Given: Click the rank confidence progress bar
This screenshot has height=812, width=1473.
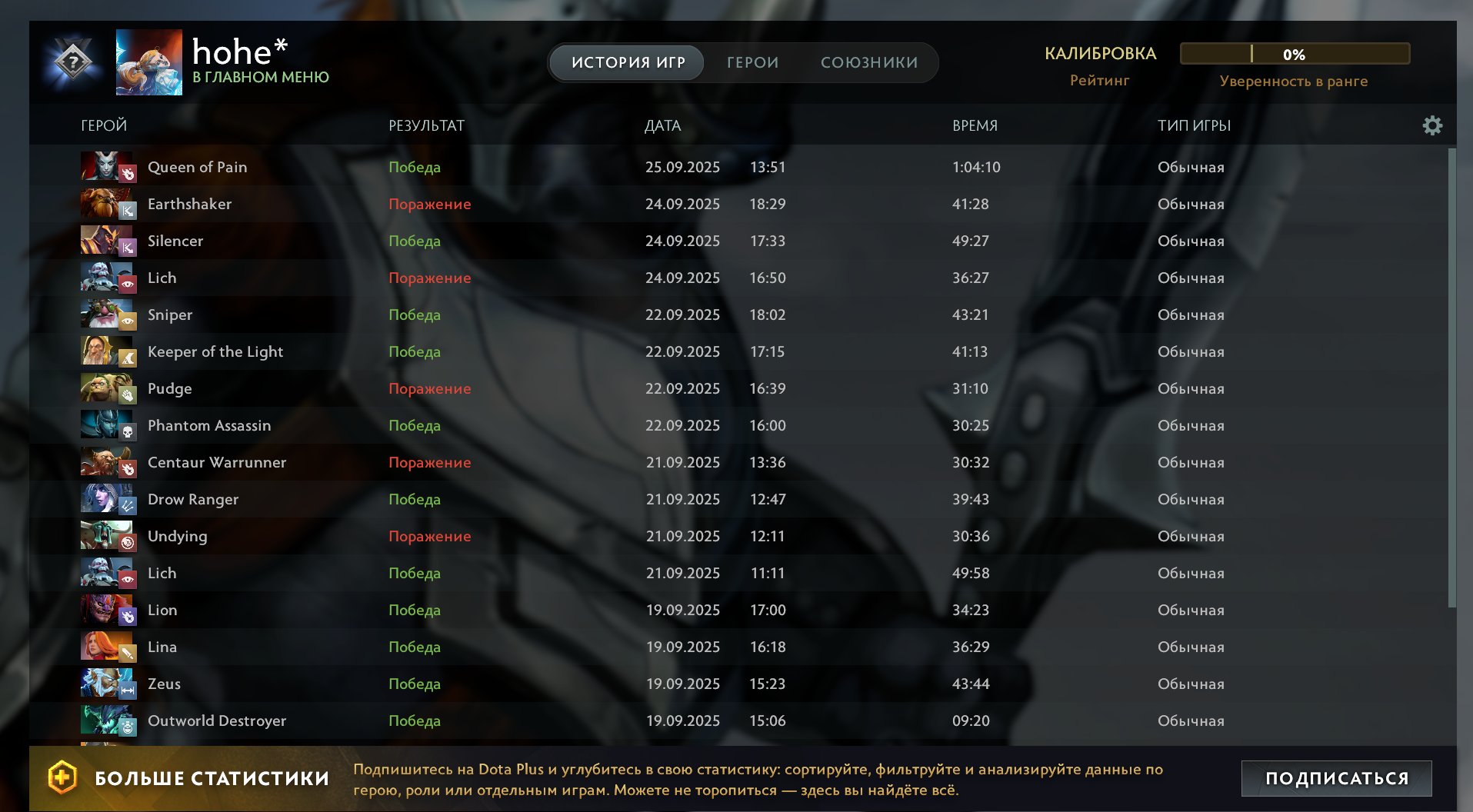Looking at the screenshot, I should point(1296,54).
